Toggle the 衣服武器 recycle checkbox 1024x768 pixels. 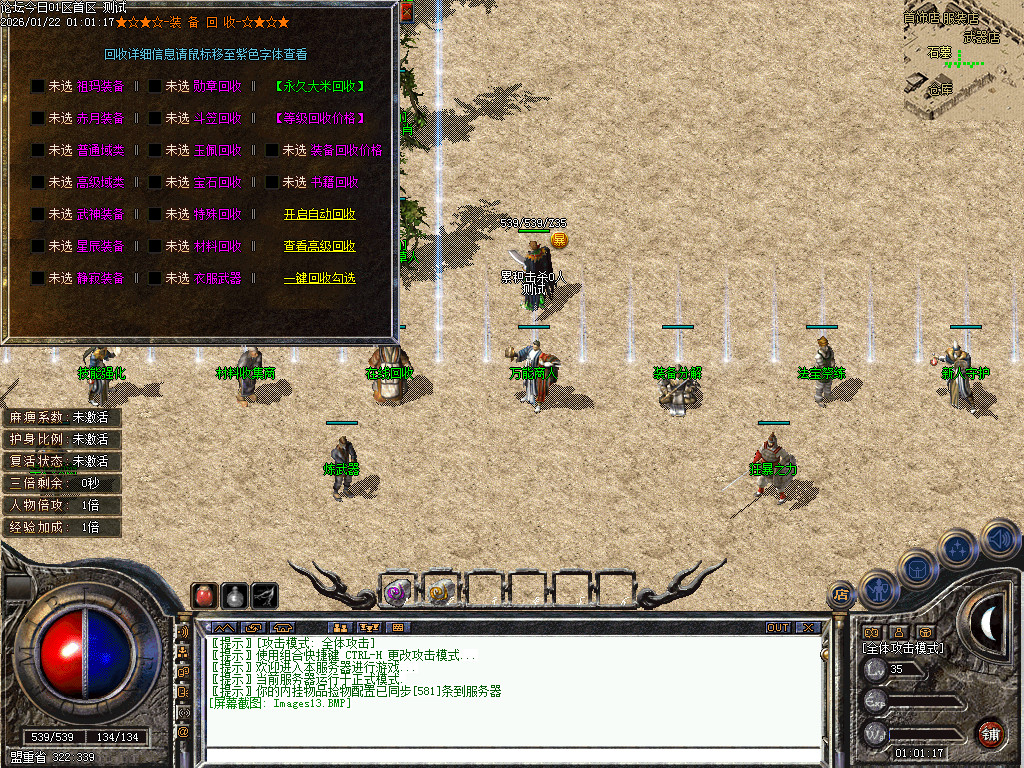click(155, 278)
